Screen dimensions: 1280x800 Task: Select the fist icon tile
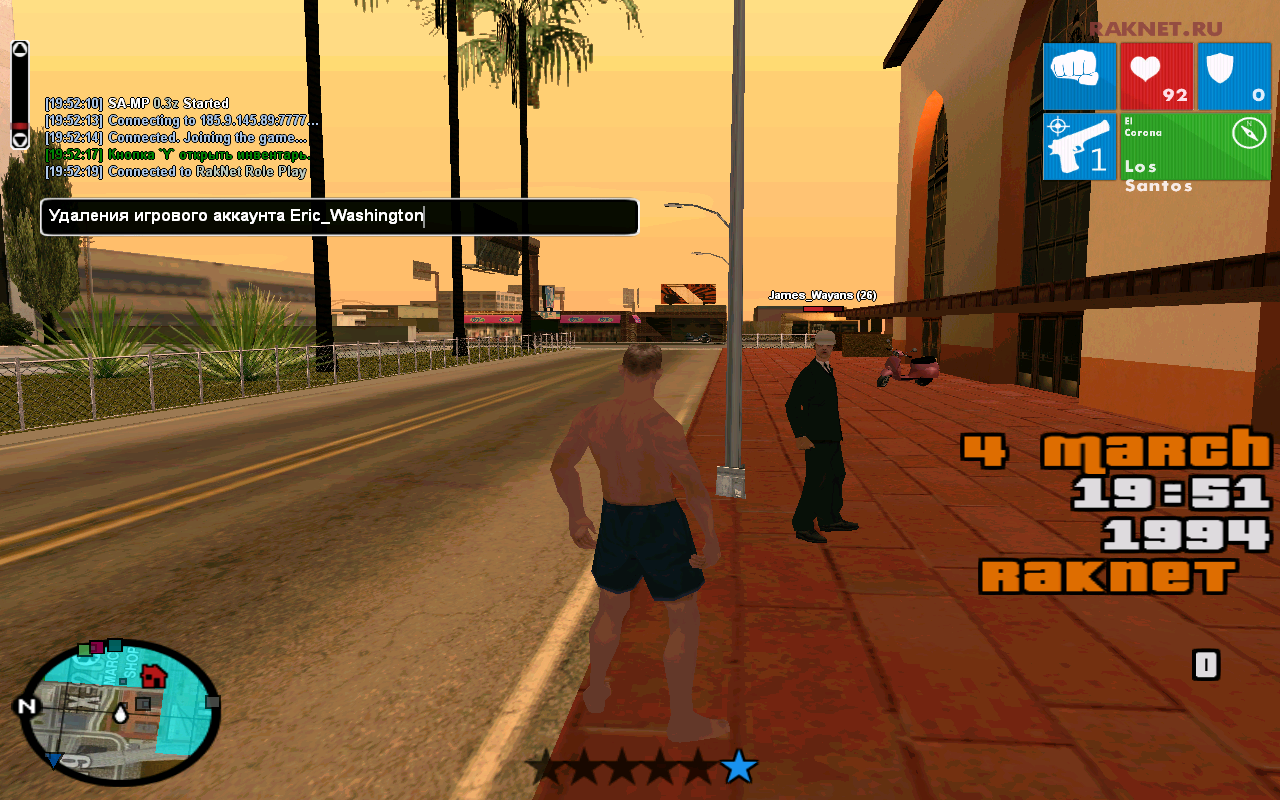pyautogui.click(x=1079, y=76)
